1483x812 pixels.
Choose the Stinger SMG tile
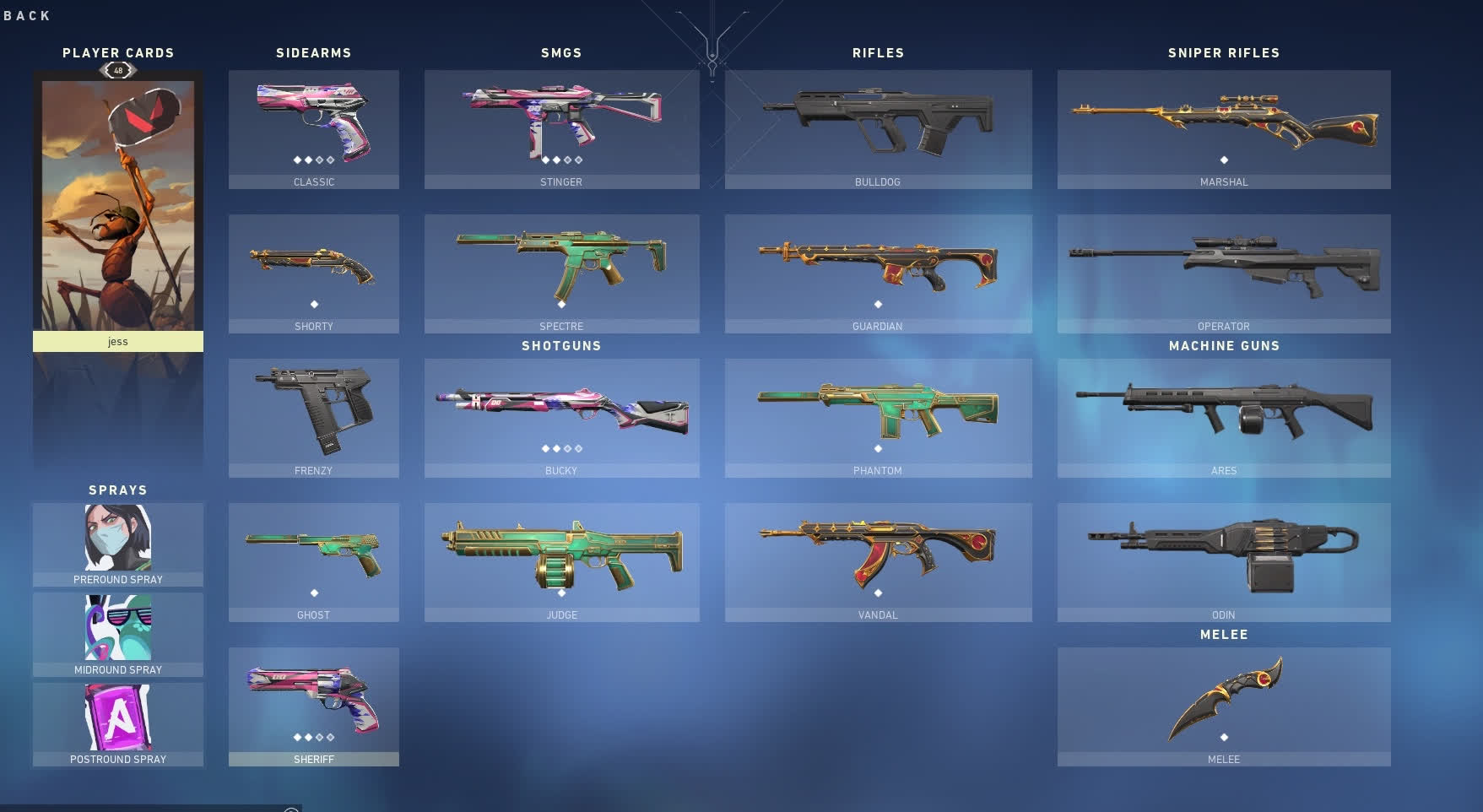pos(561,128)
